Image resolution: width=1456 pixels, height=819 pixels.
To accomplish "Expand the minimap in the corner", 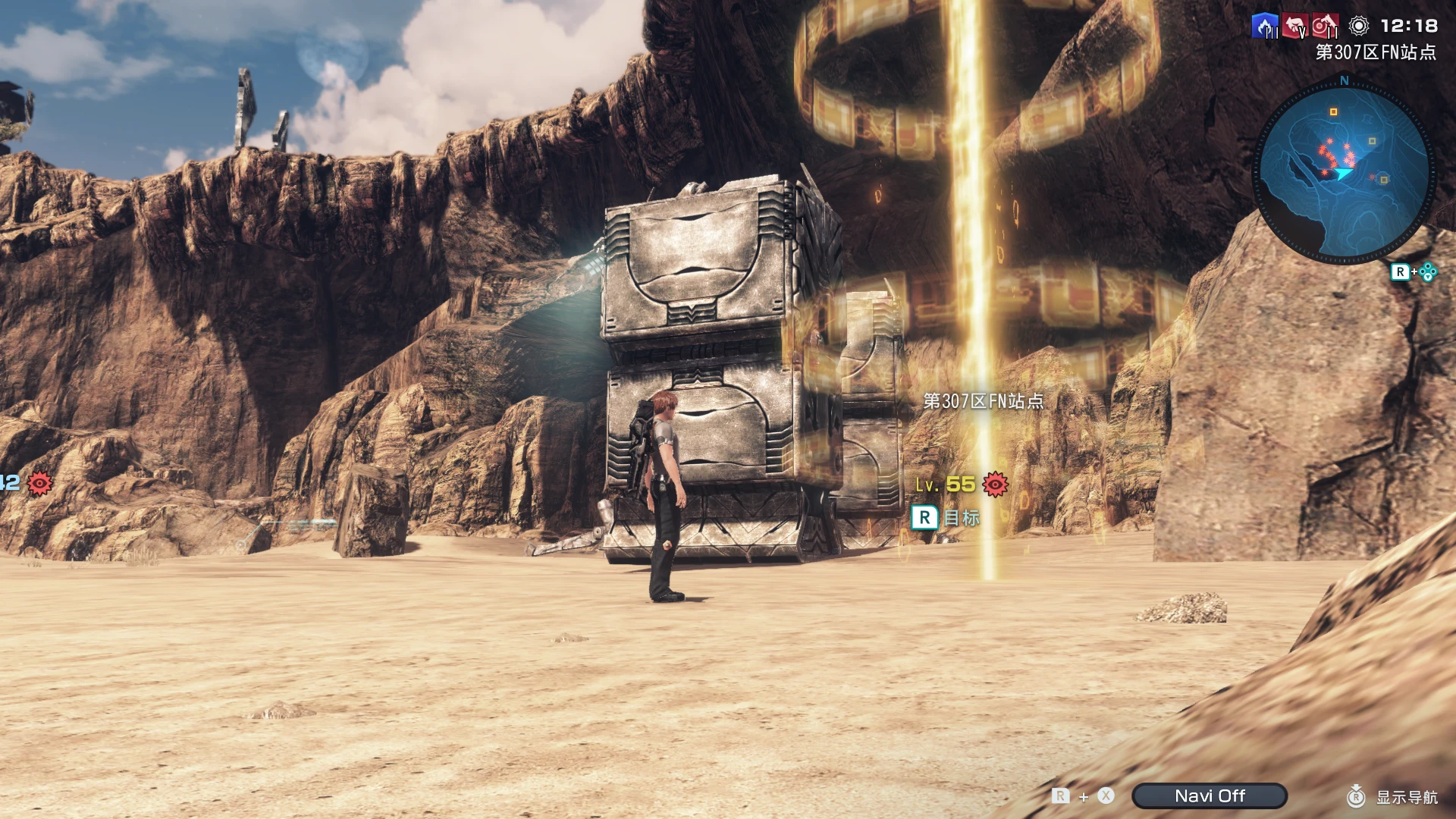I will (1346, 165).
